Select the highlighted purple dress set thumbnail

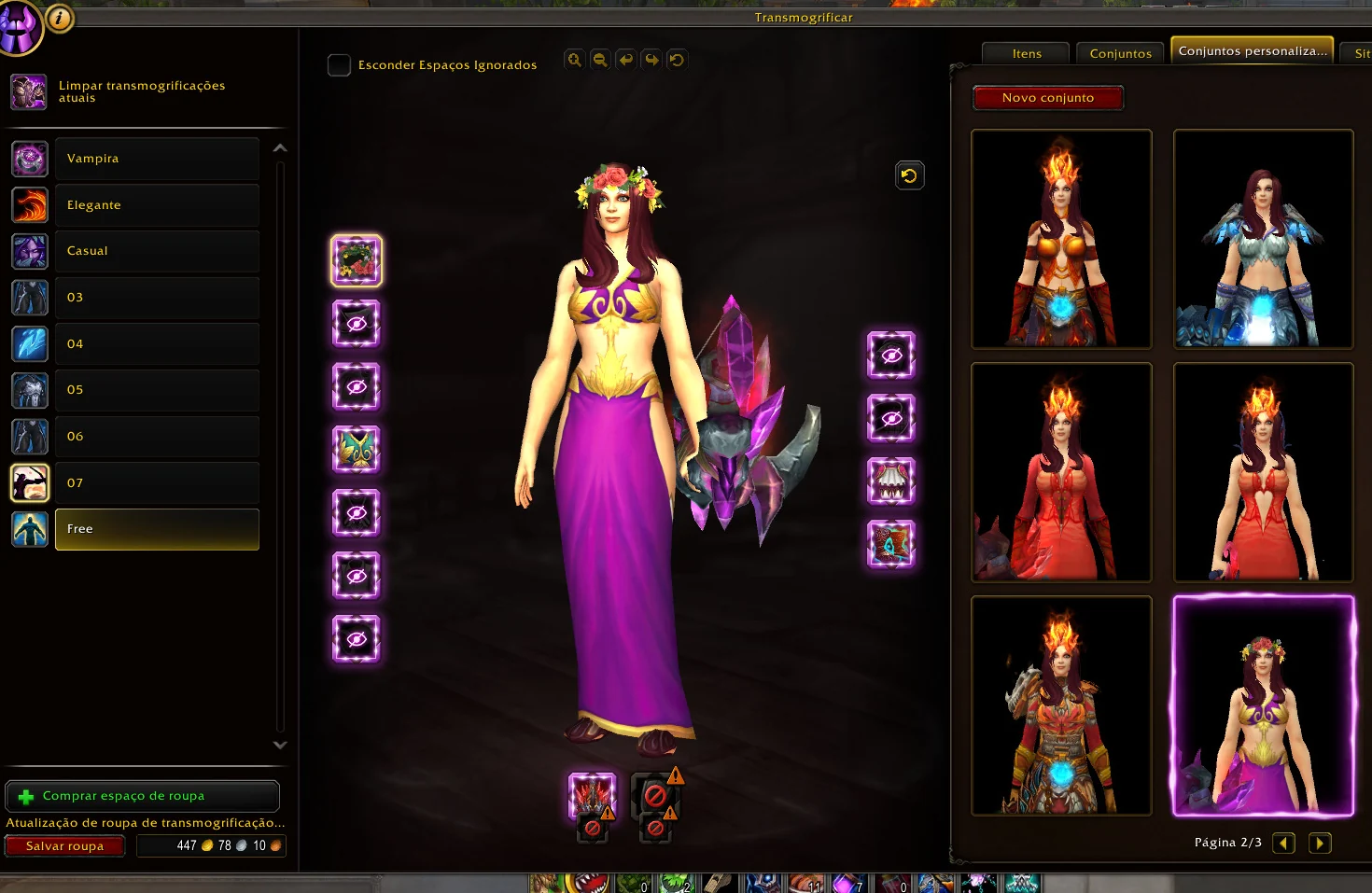pos(1263,707)
